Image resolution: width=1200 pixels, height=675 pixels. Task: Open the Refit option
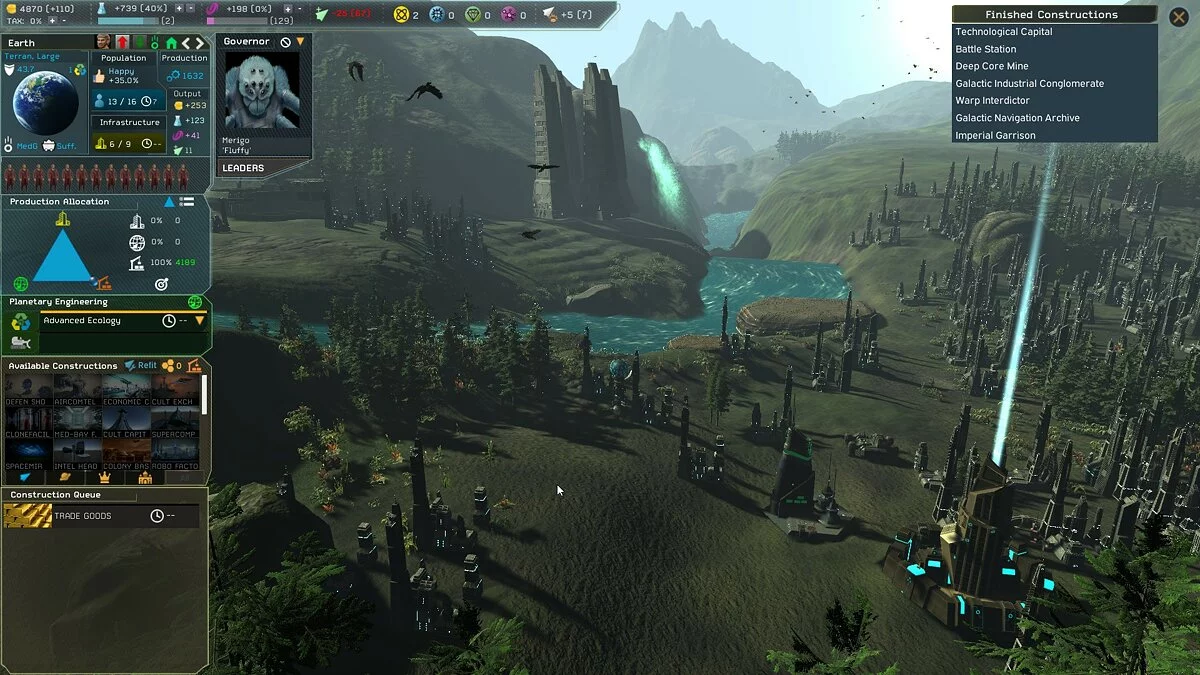141,366
